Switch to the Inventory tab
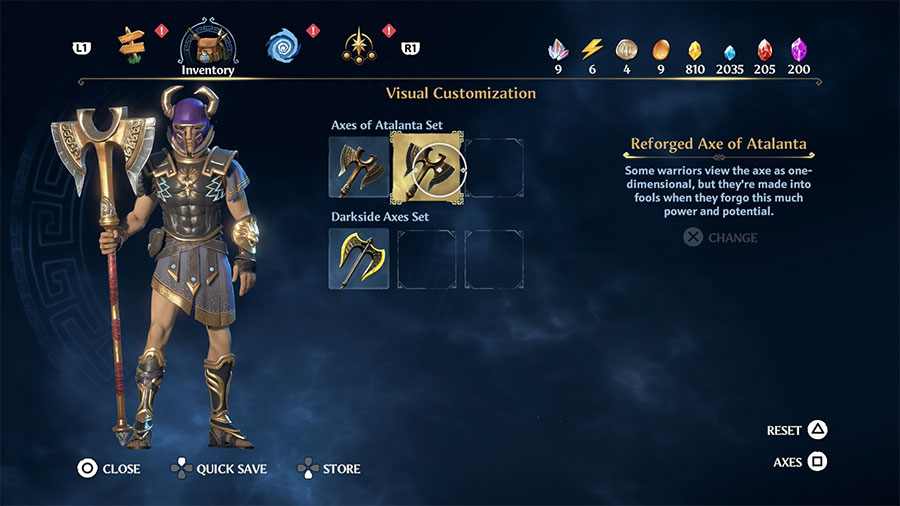 pyautogui.click(x=207, y=45)
